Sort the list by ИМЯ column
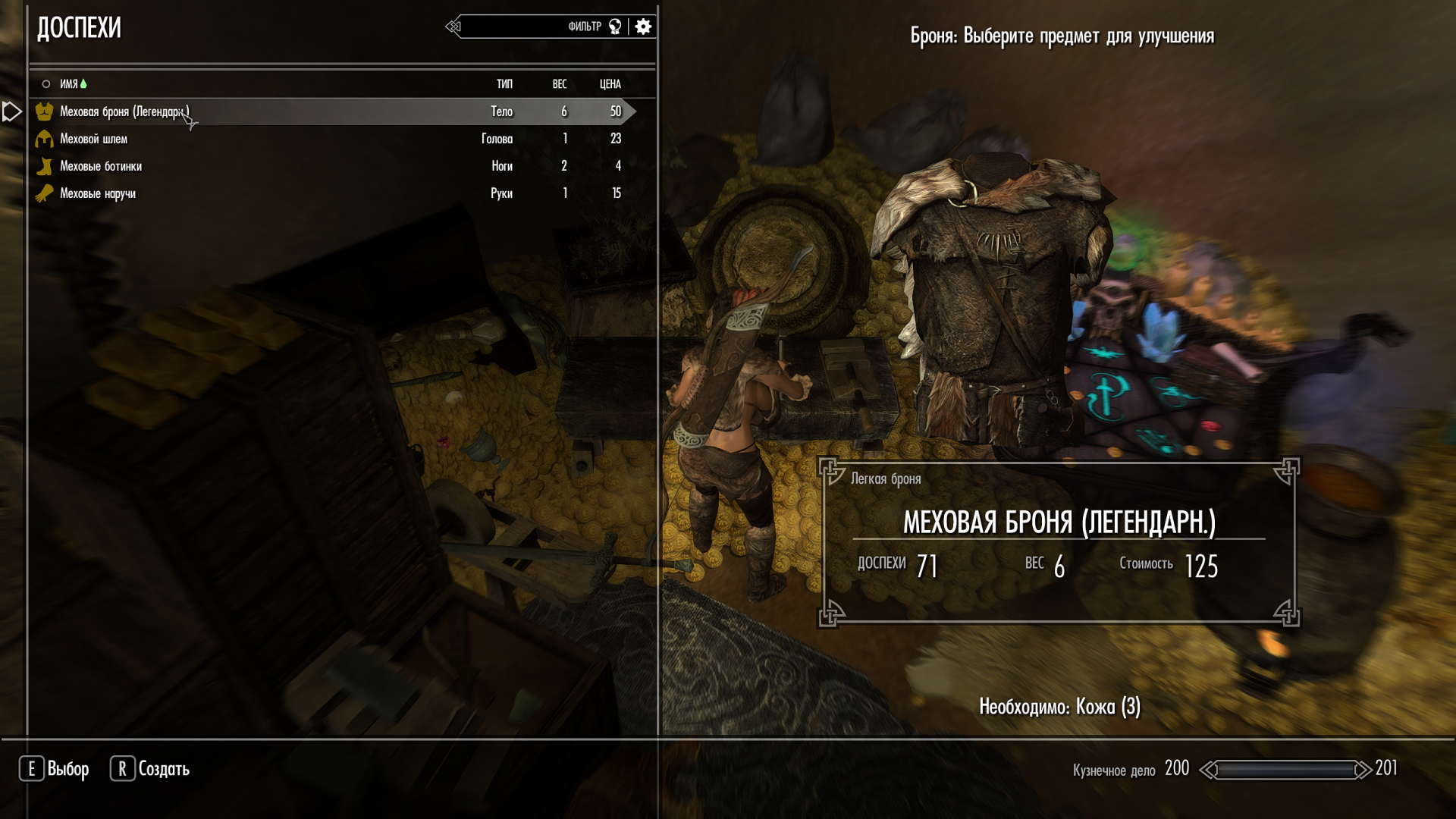 (x=69, y=84)
